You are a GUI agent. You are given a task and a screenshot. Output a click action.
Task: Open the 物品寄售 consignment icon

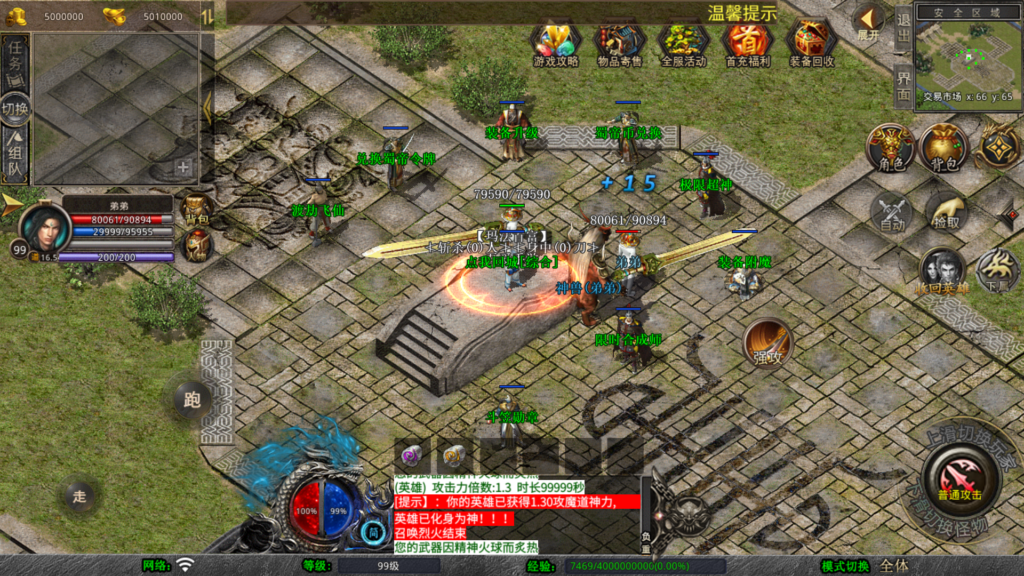[620, 42]
